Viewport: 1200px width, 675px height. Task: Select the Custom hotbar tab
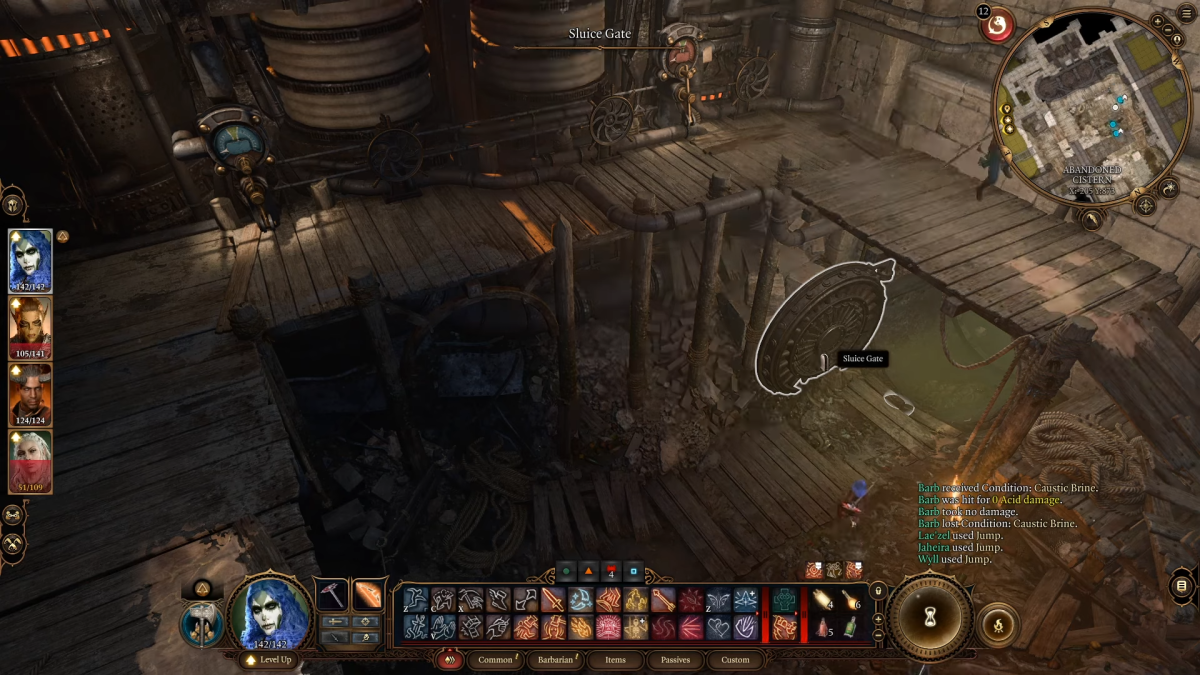(x=735, y=660)
